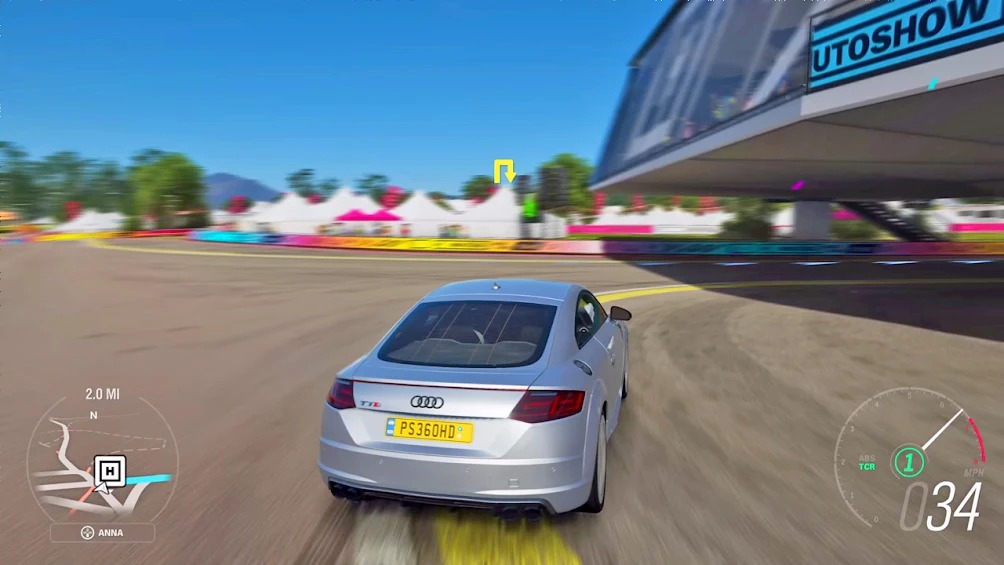Image resolution: width=1004 pixels, height=565 pixels.
Task: Select the H festival marker on minimap
Action: [x=109, y=470]
